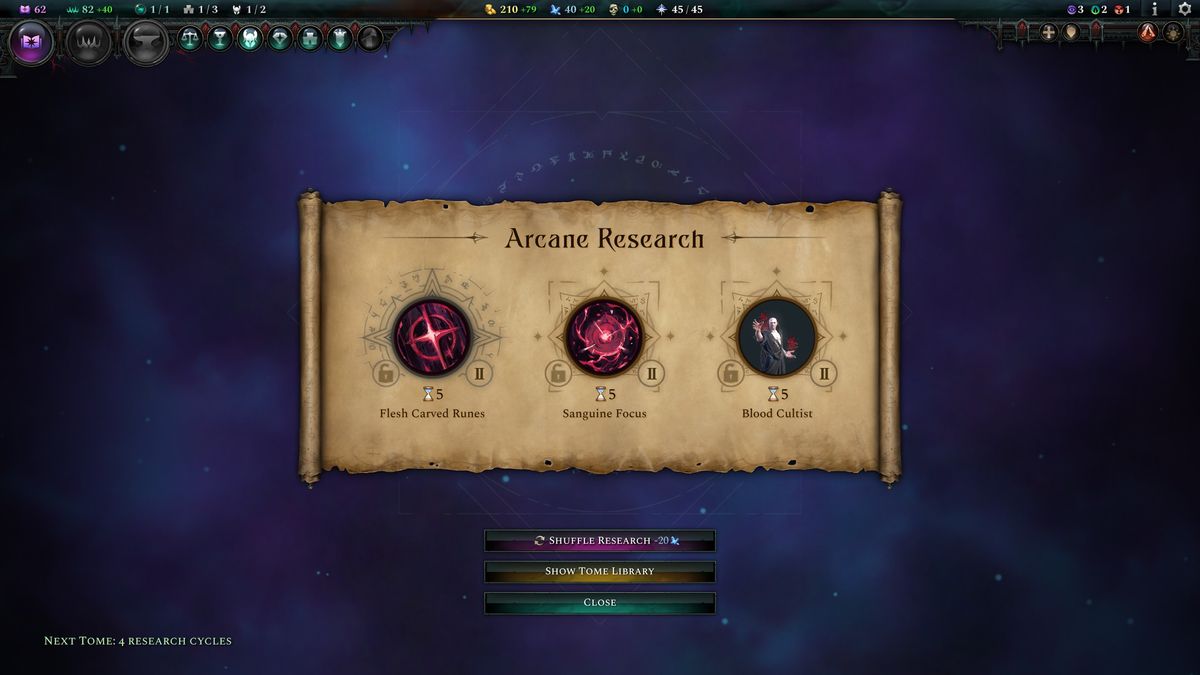Screen dimensions: 1200x675
Task: Click the grey crown orb button
Action: coord(88,42)
